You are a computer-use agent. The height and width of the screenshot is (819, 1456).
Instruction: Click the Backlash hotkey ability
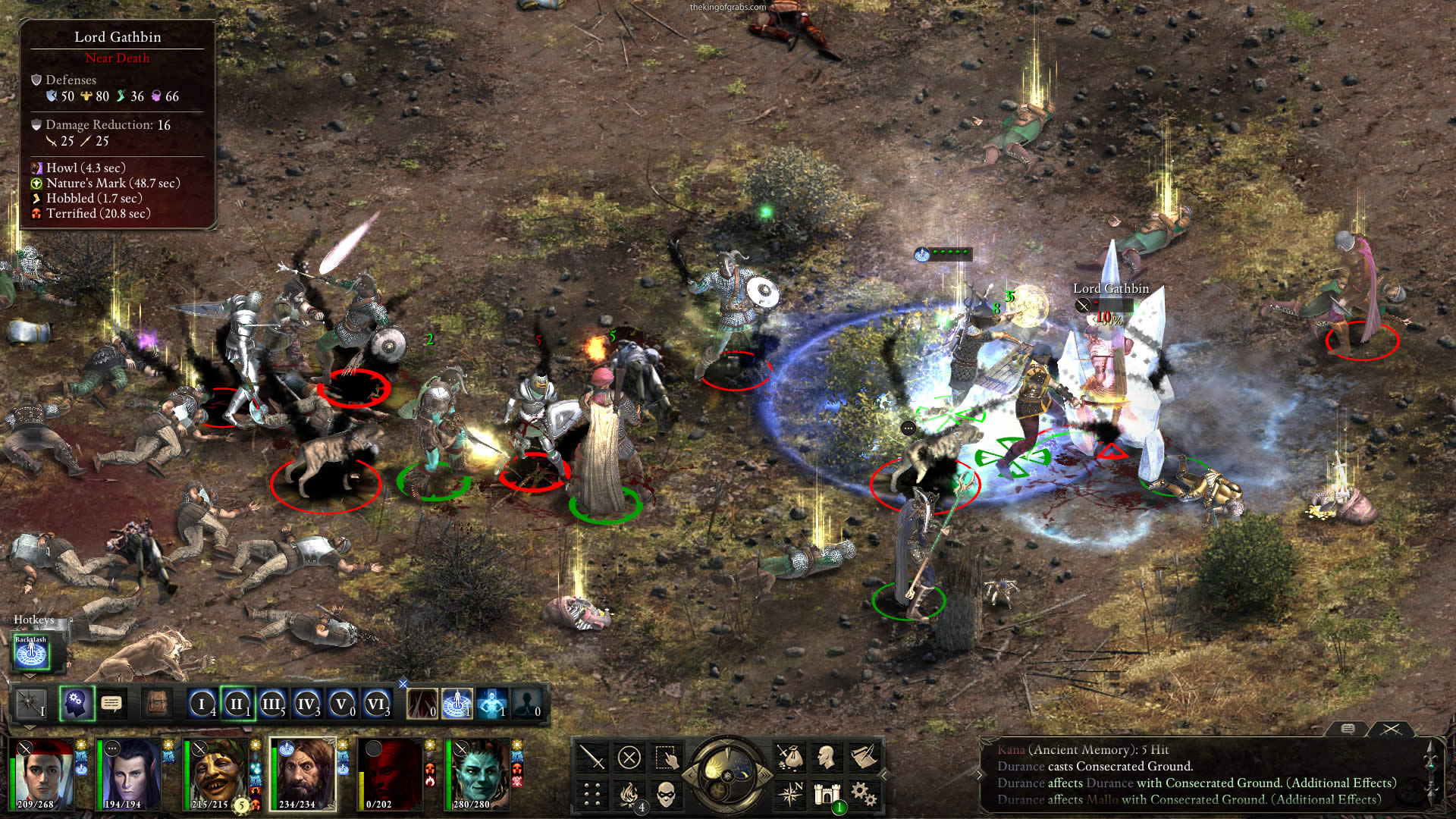[x=31, y=654]
